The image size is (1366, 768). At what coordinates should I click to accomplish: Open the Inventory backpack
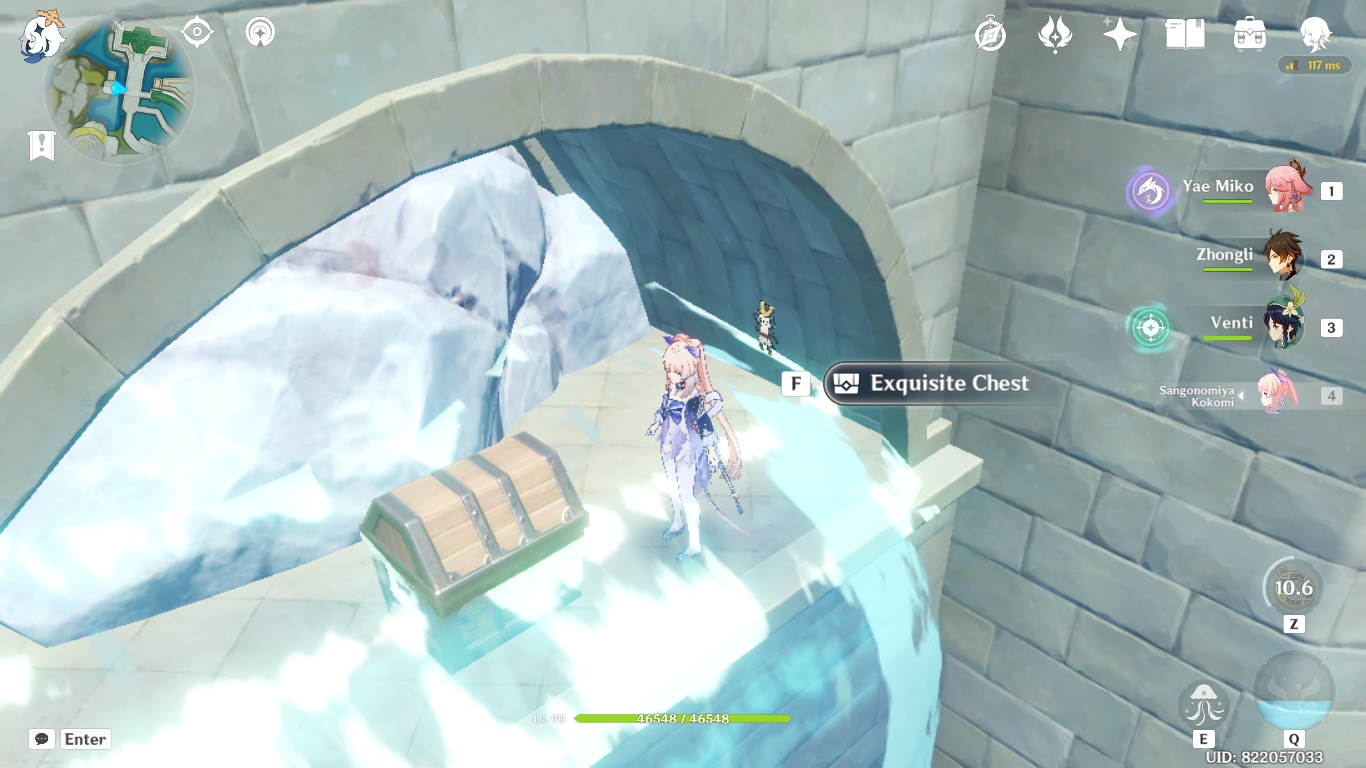1248,33
